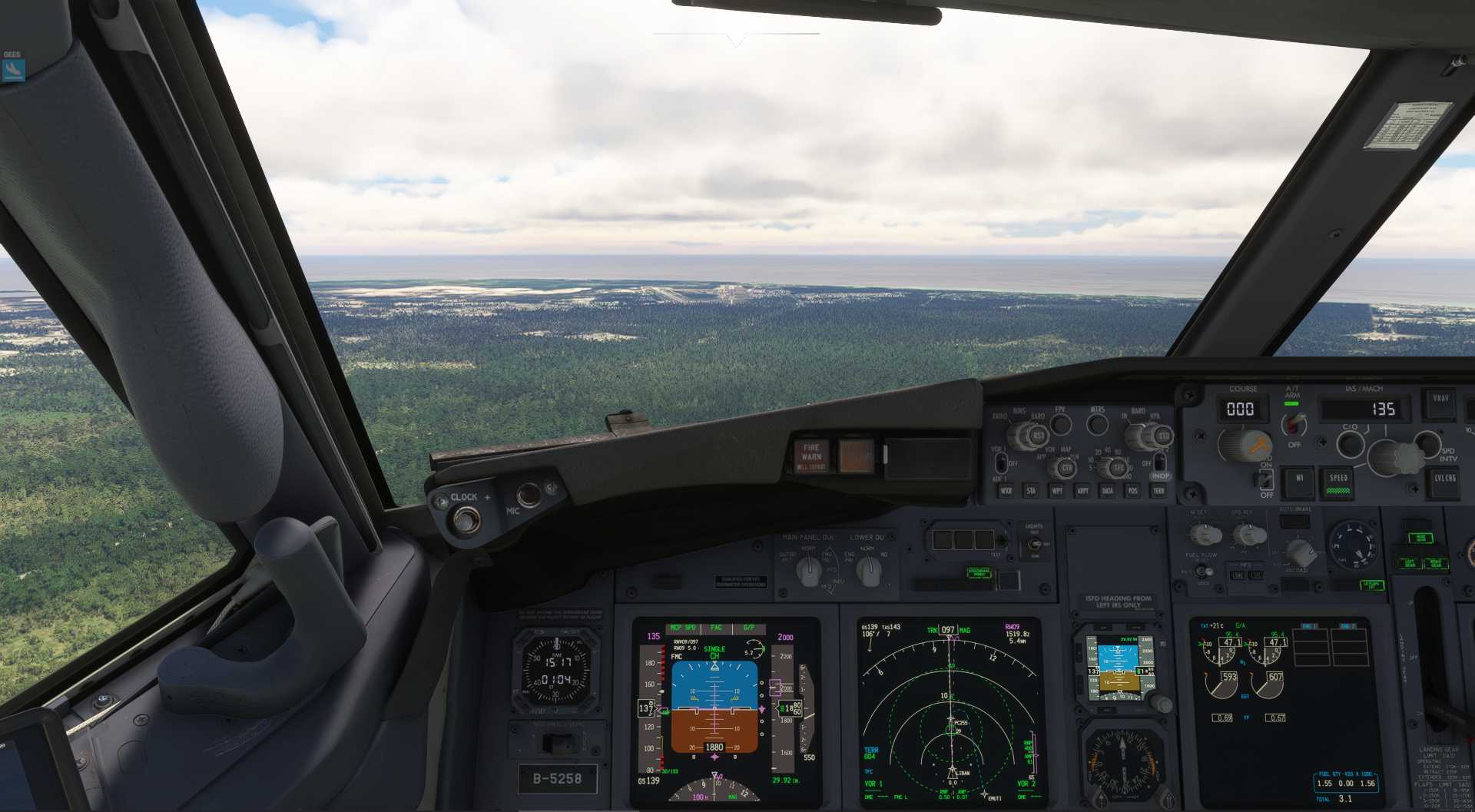1475x812 pixels.
Task: Toggle the illuminated SPEED mode button
Action: pyautogui.click(x=1338, y=482)
